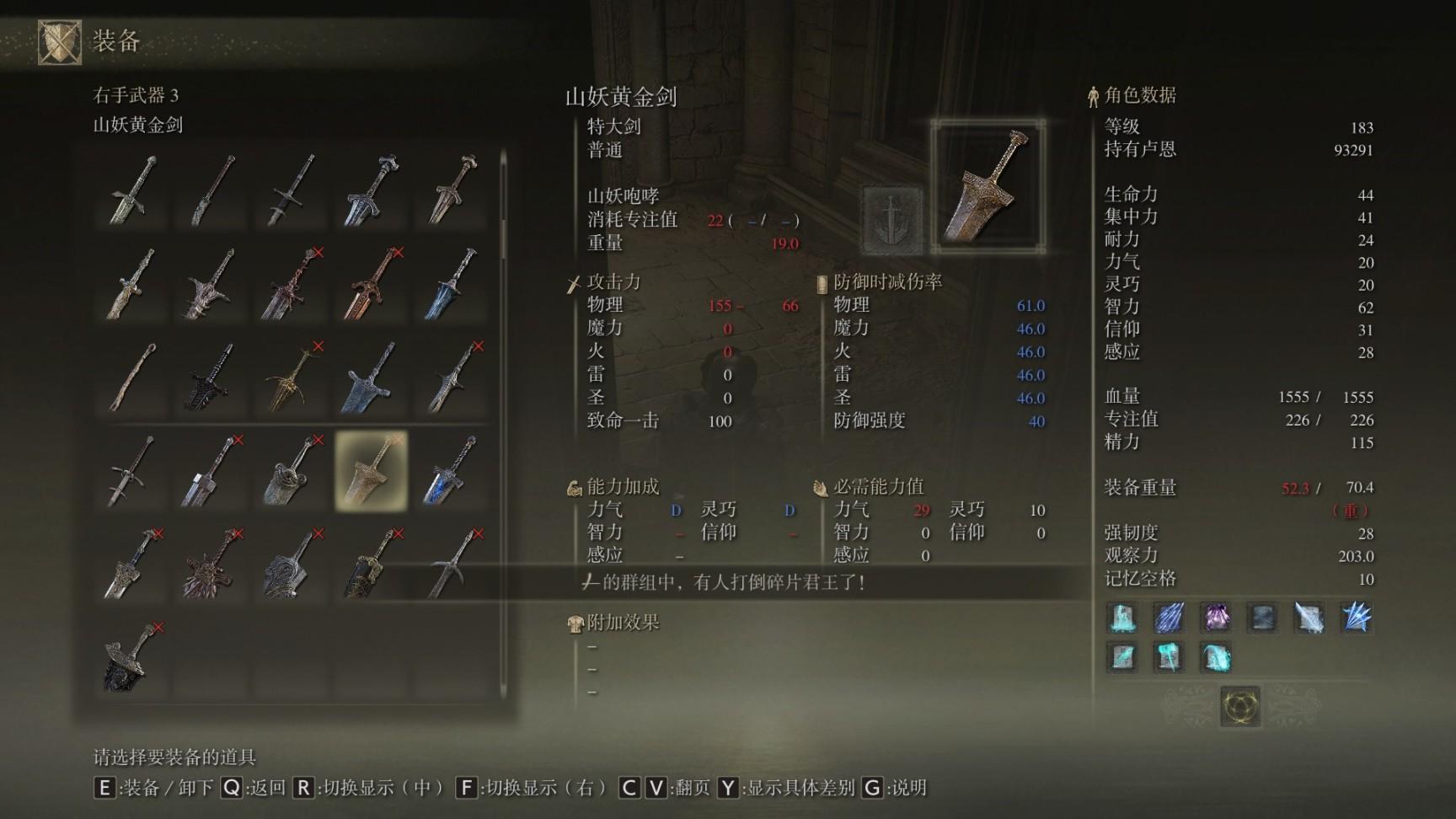The height and width of the screenshot is (819, 1456).
Task: Choose the golden thin-bladed Golden Order Greatsword
Action: pyautogui.click(x=292, y=377)
